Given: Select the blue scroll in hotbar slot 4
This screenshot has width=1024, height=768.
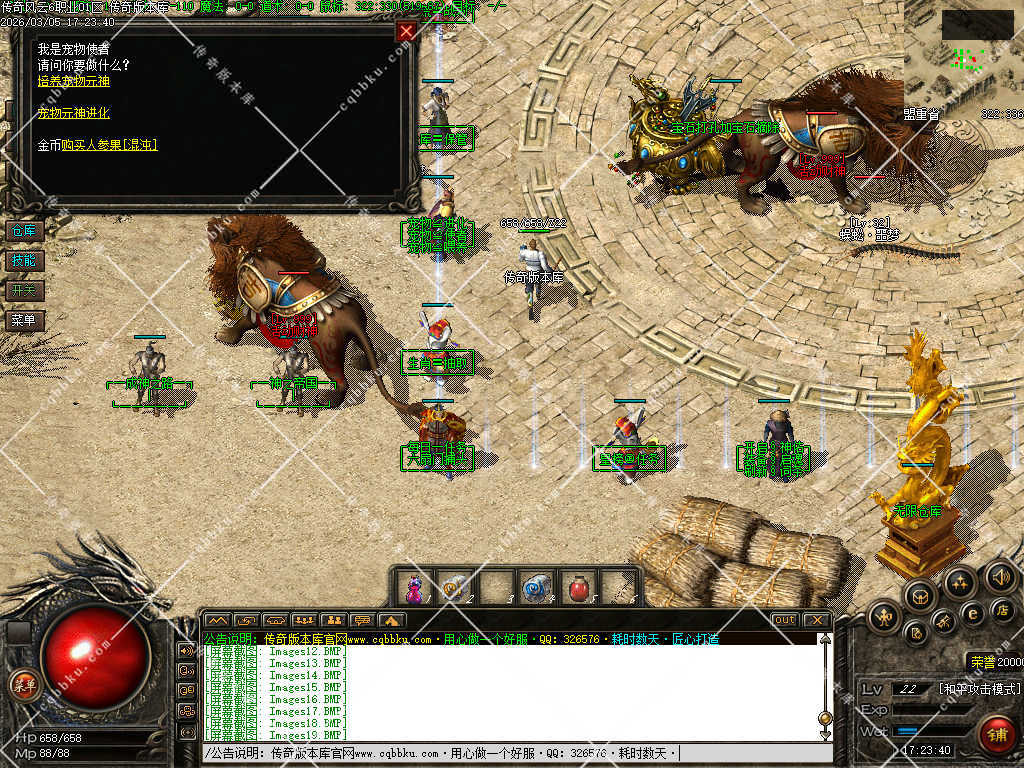Looking at the screenshot, I should 537,587.
